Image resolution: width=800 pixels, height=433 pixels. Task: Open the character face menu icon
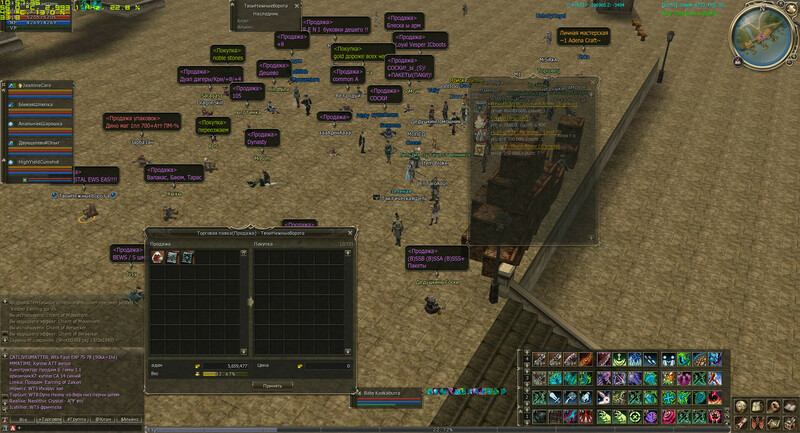[x=742, y=405]
